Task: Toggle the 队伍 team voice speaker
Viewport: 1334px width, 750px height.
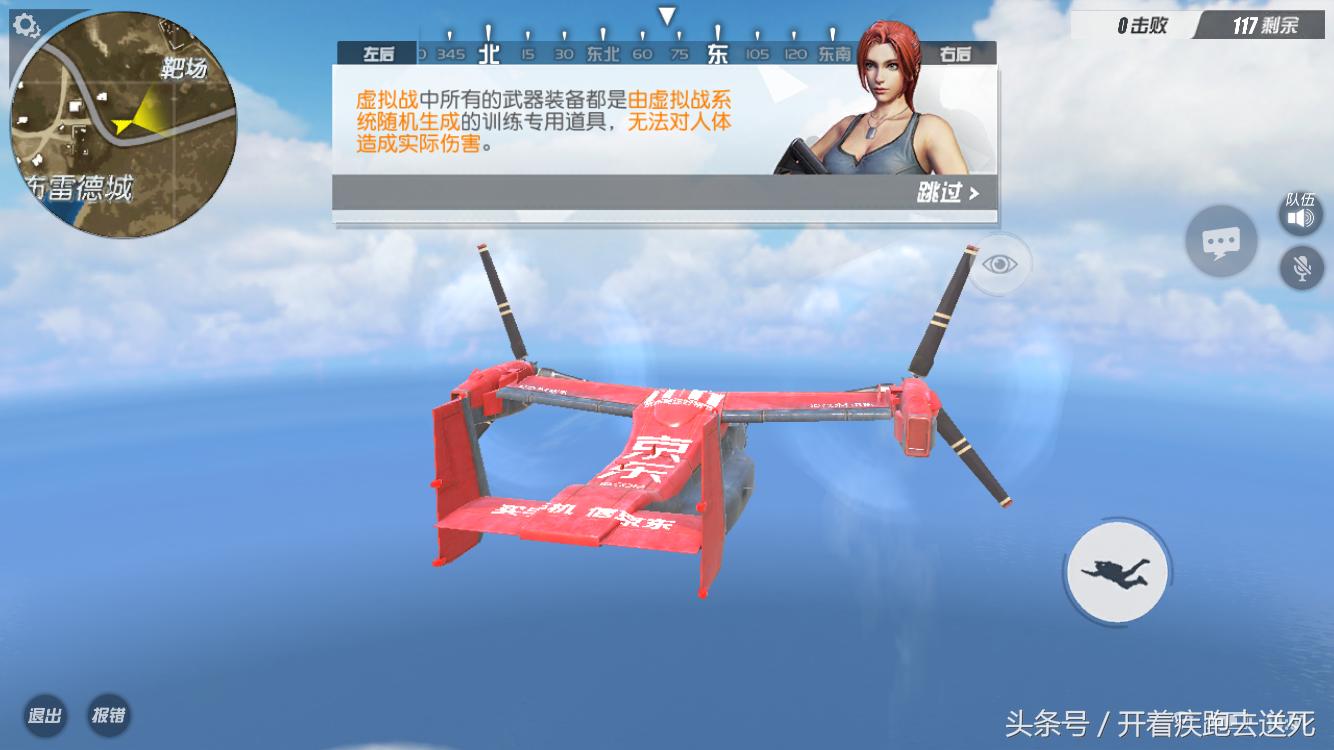Action: [1301, 217]
